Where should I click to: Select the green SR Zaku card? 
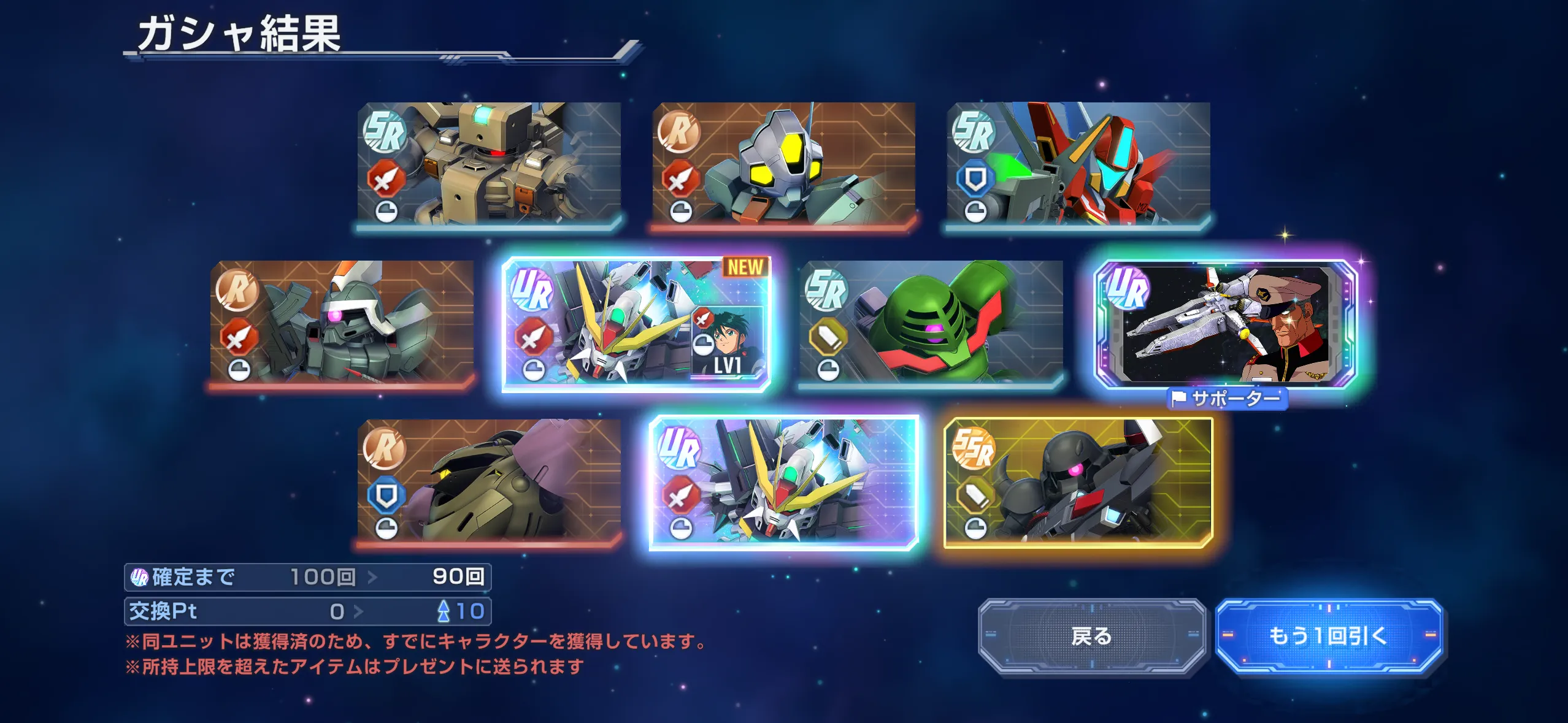point(931,323)
